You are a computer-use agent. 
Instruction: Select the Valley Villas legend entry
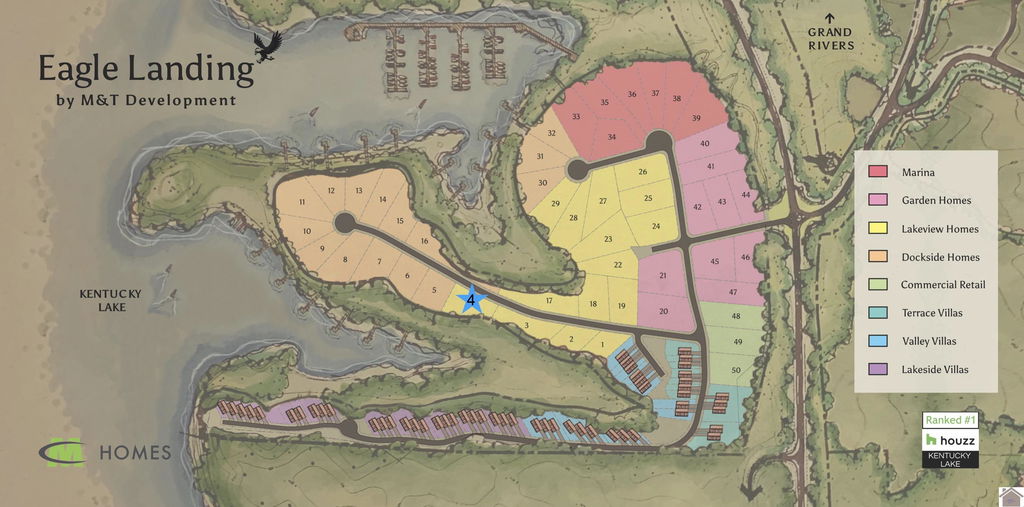[x=928, y=341]
